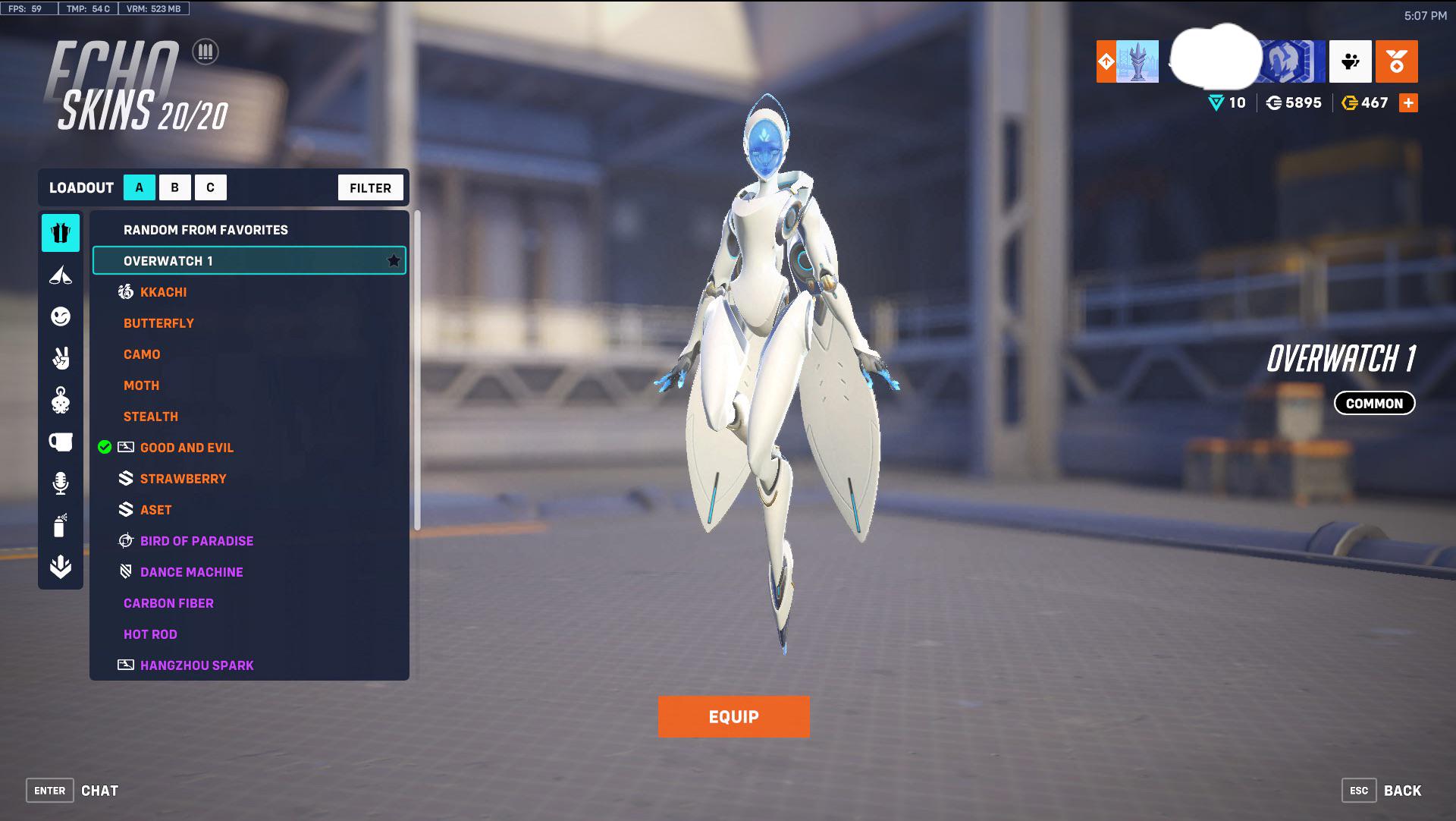Image resolution: width=1456 pixels, height=821 pixels.
Task: Favorite the Overwatch 1 skin star
Action: coord(393,260)
